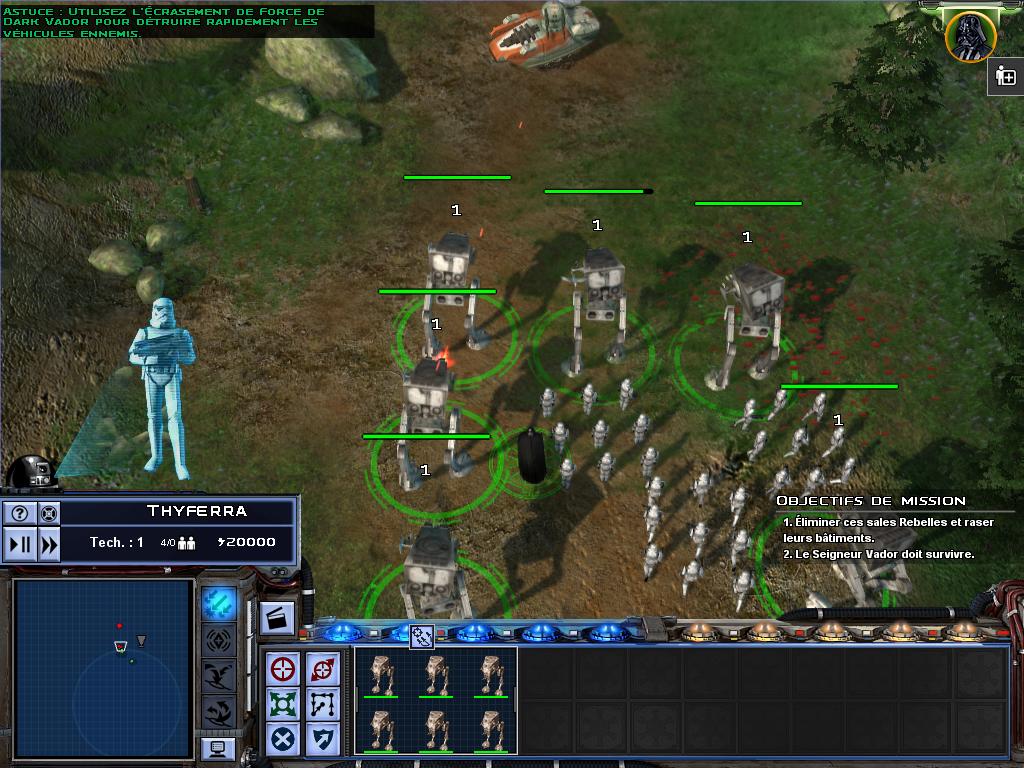
Task: Activate the glowing blue arrows button
Action: (x=219, y=603)
